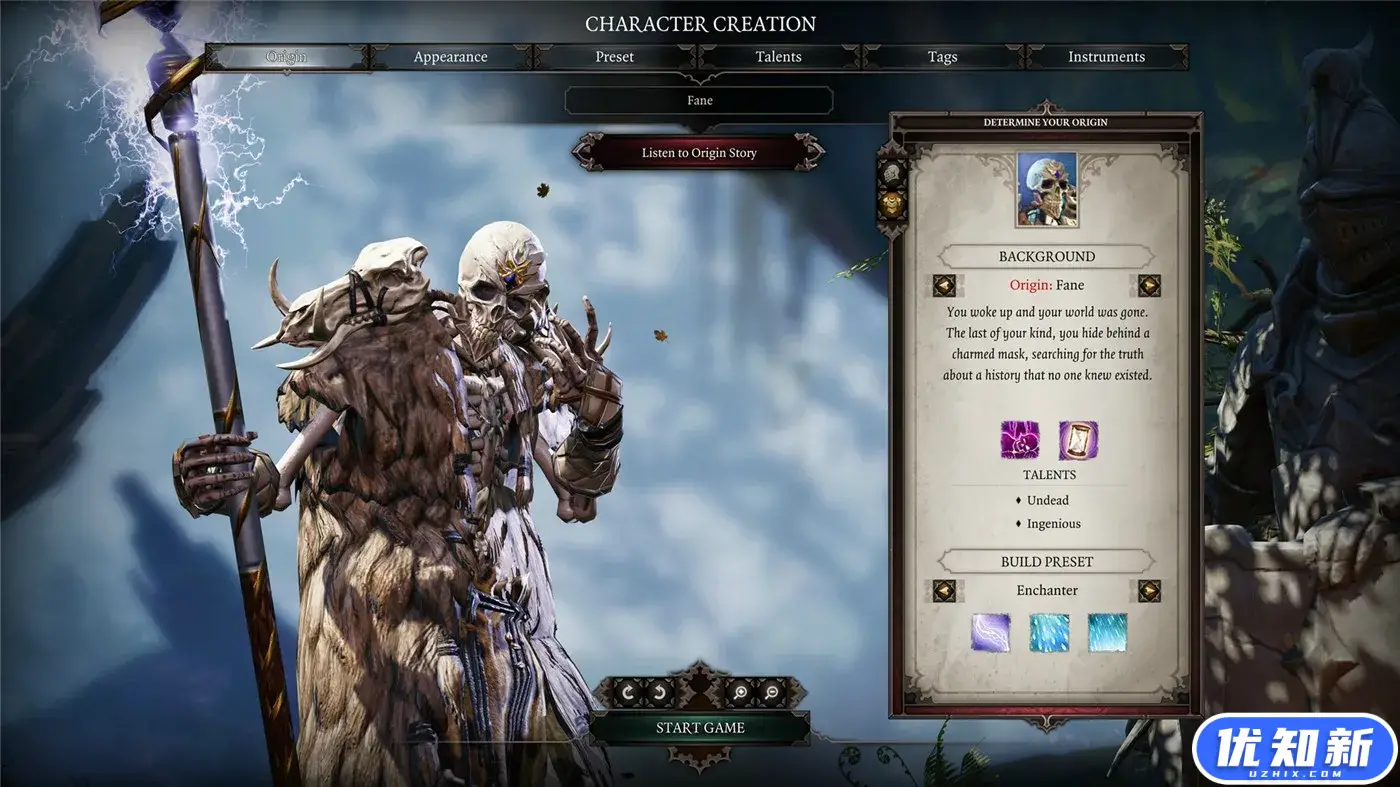Image resolution: width=1400 pixels, height=787 pixels.
Task: Choose the previous origin with left arrow
Action: pyautogui.click(x=944, y=286)
